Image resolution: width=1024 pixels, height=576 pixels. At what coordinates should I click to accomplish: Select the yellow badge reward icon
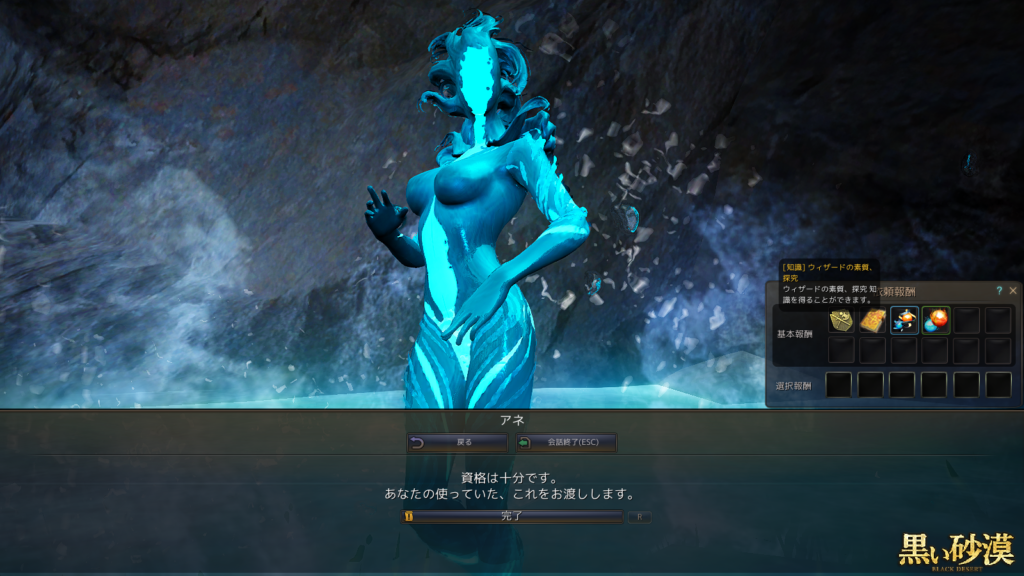(x=841, y=320)
